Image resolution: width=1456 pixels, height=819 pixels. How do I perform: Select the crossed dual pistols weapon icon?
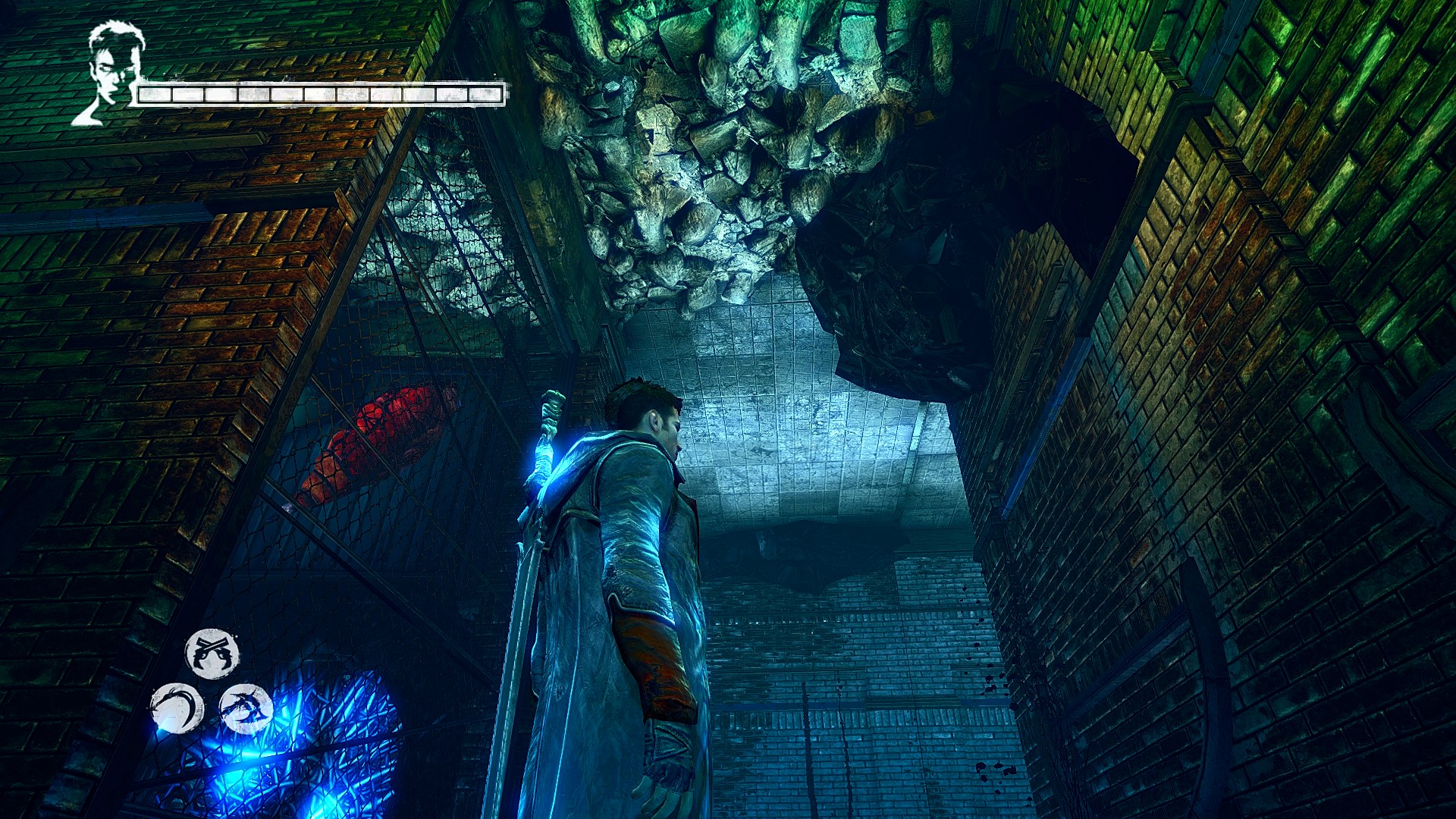(x=212, y=653)
